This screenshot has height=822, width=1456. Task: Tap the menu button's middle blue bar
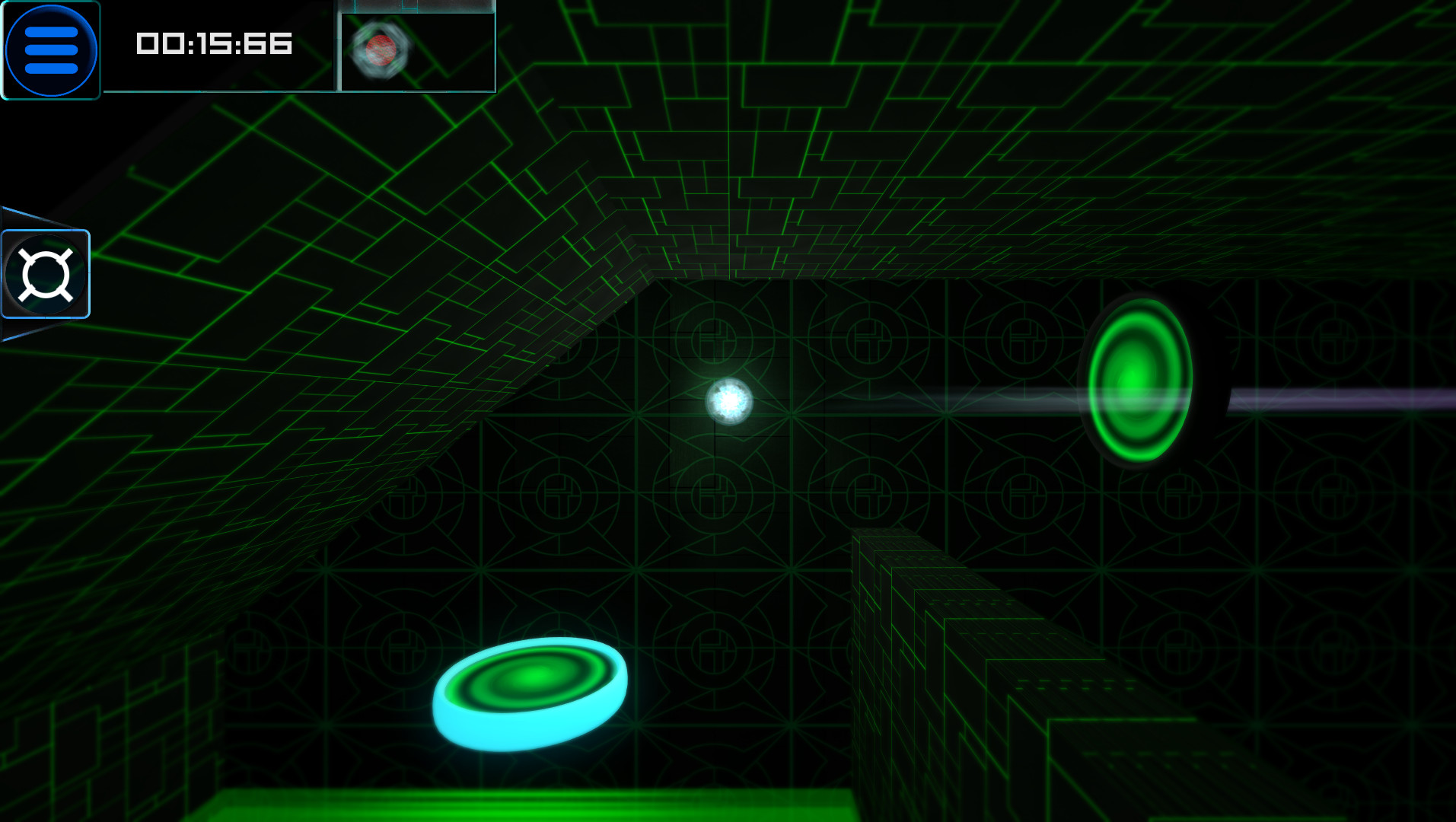pyautogui.click(x=50, y=49)
